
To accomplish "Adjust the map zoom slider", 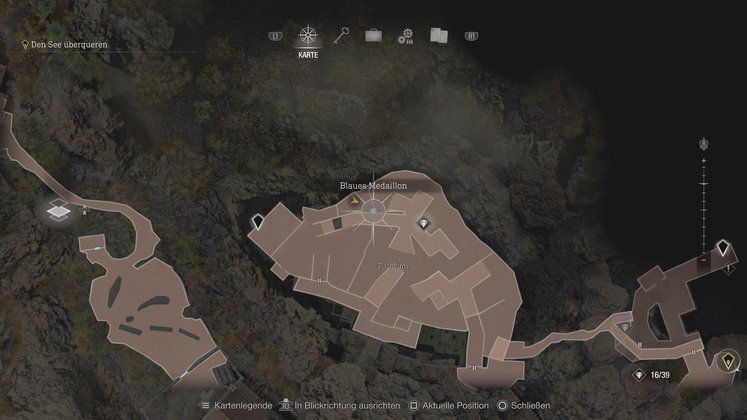I will point(704,212).
